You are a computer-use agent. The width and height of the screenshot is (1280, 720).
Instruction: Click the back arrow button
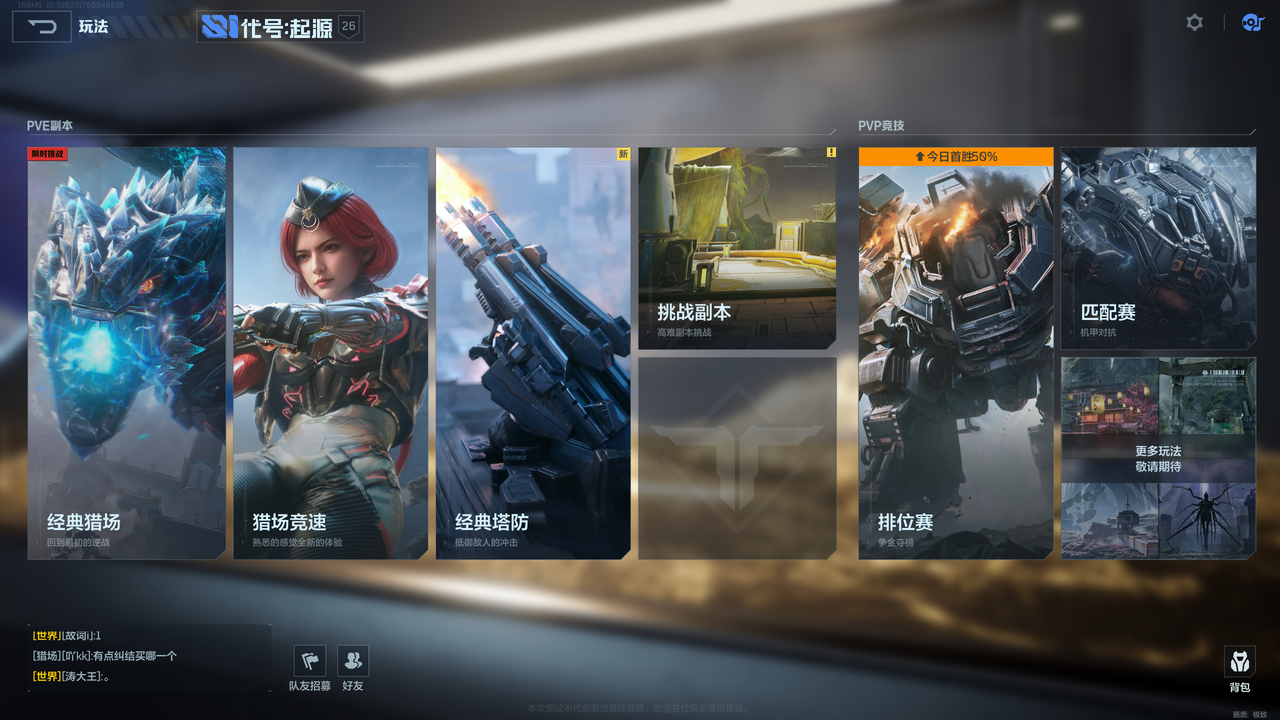(41, 27)
